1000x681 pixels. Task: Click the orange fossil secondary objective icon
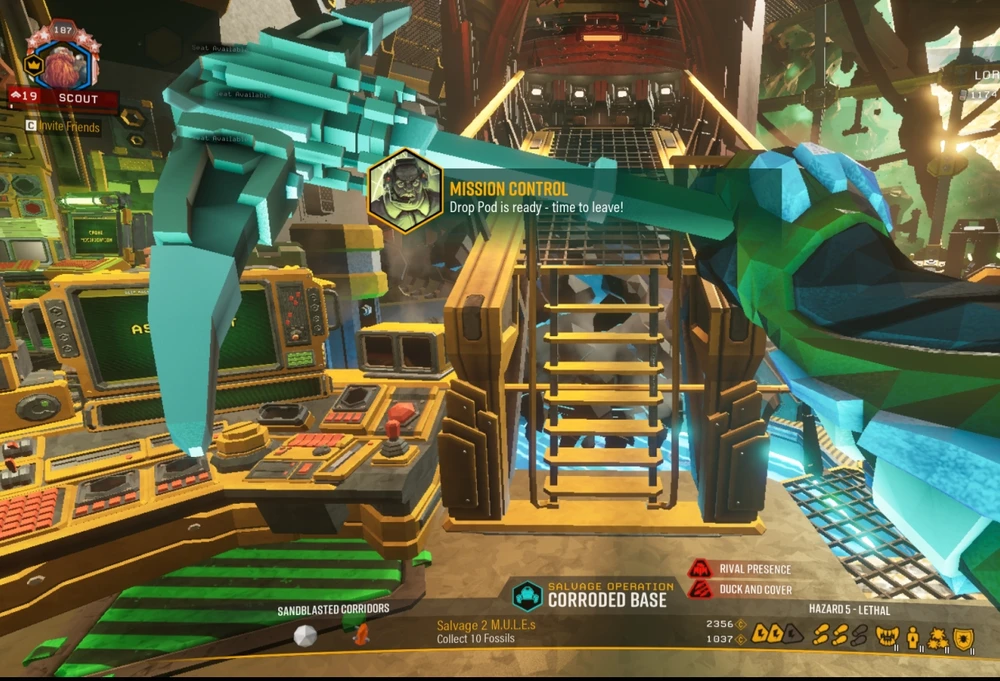point(361,633)
